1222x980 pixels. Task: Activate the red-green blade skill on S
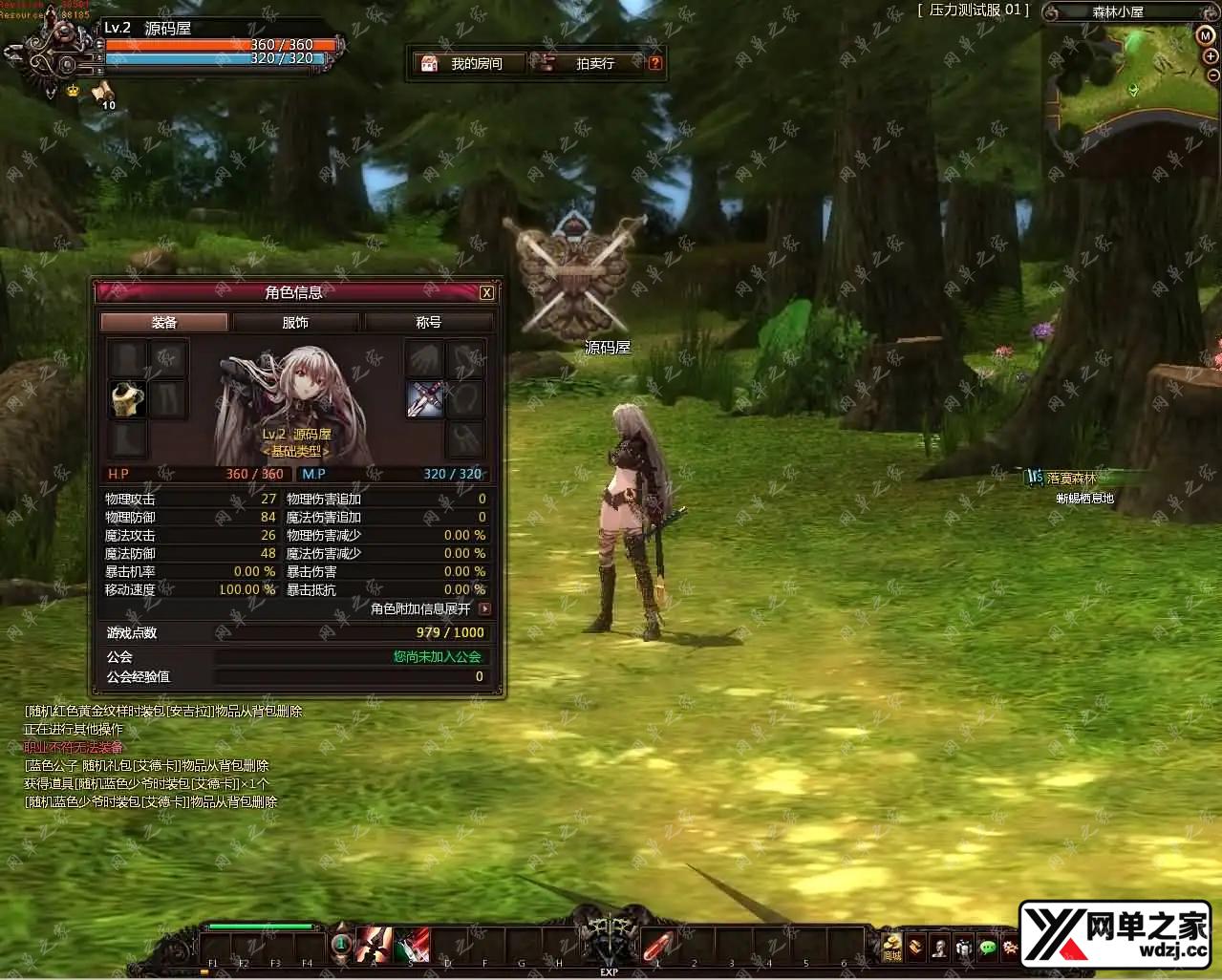pyautogui.click(x=412, y=945)
